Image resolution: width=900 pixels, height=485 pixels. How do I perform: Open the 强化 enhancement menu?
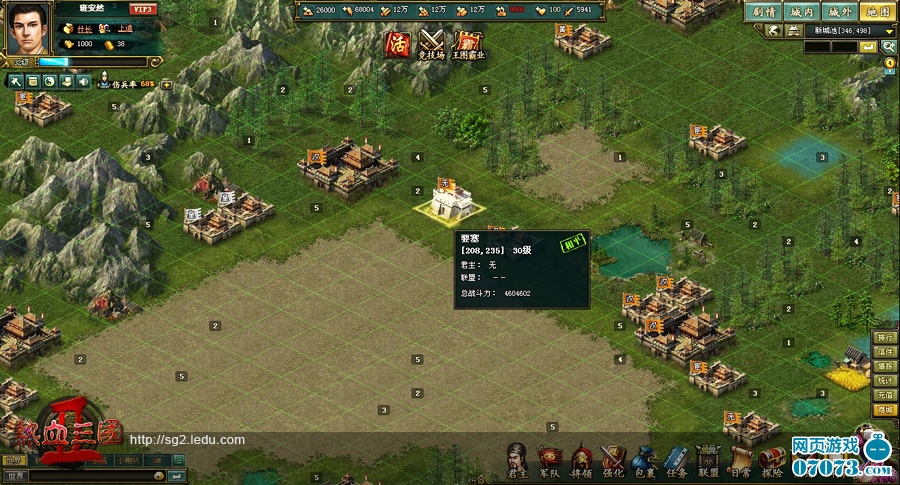[x=612, y=459]
